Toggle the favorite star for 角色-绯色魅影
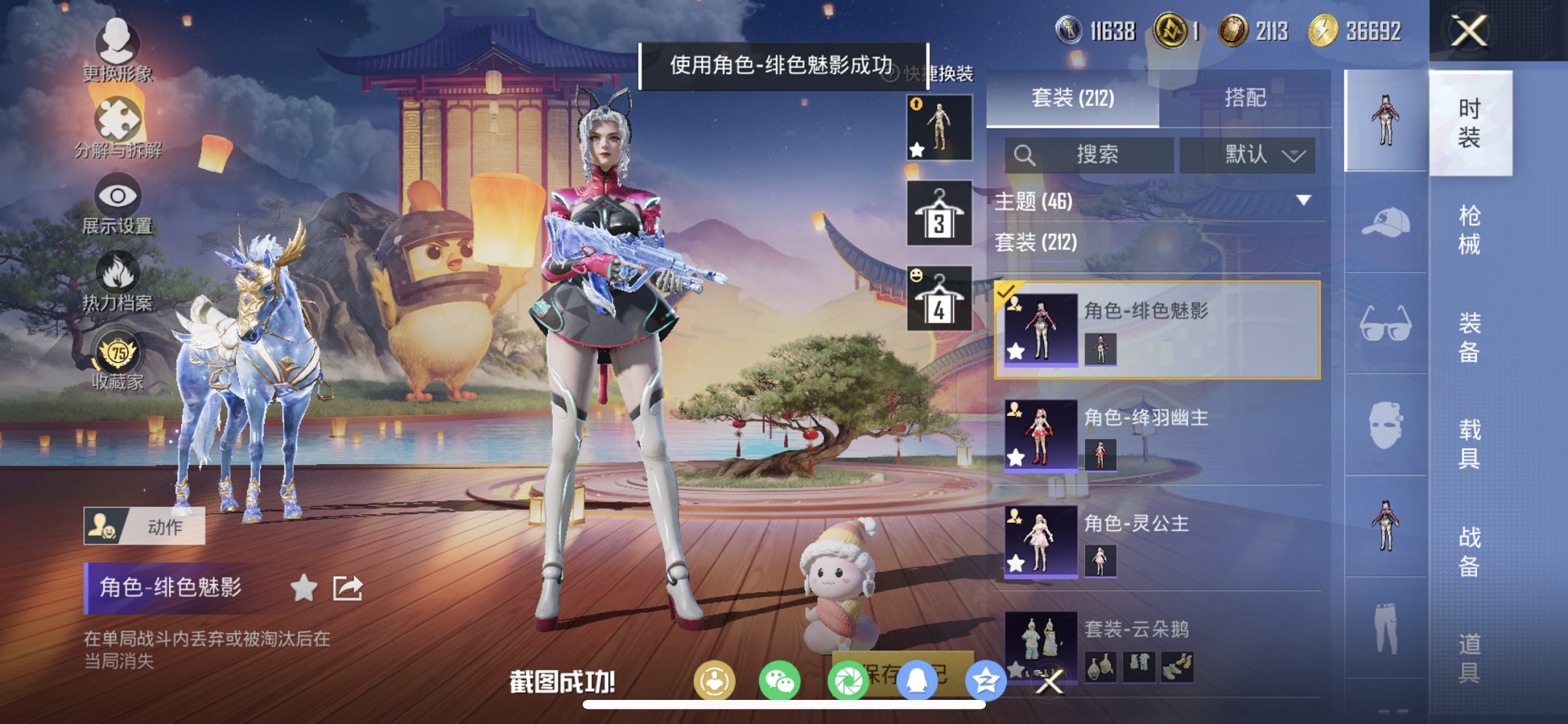1568x724 pixels. (304, 586)
